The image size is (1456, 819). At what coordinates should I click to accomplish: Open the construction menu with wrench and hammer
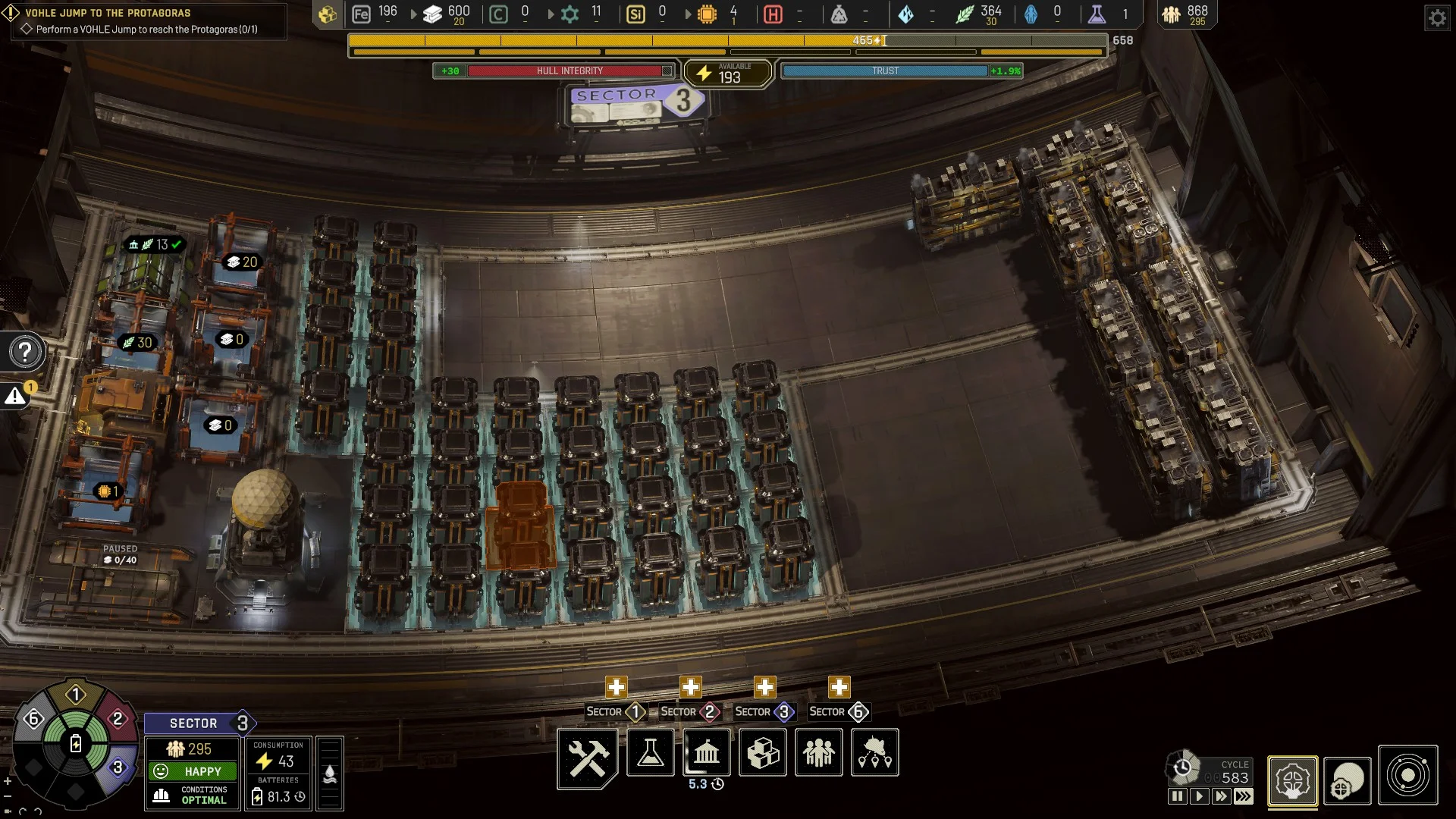click(588, 755)
